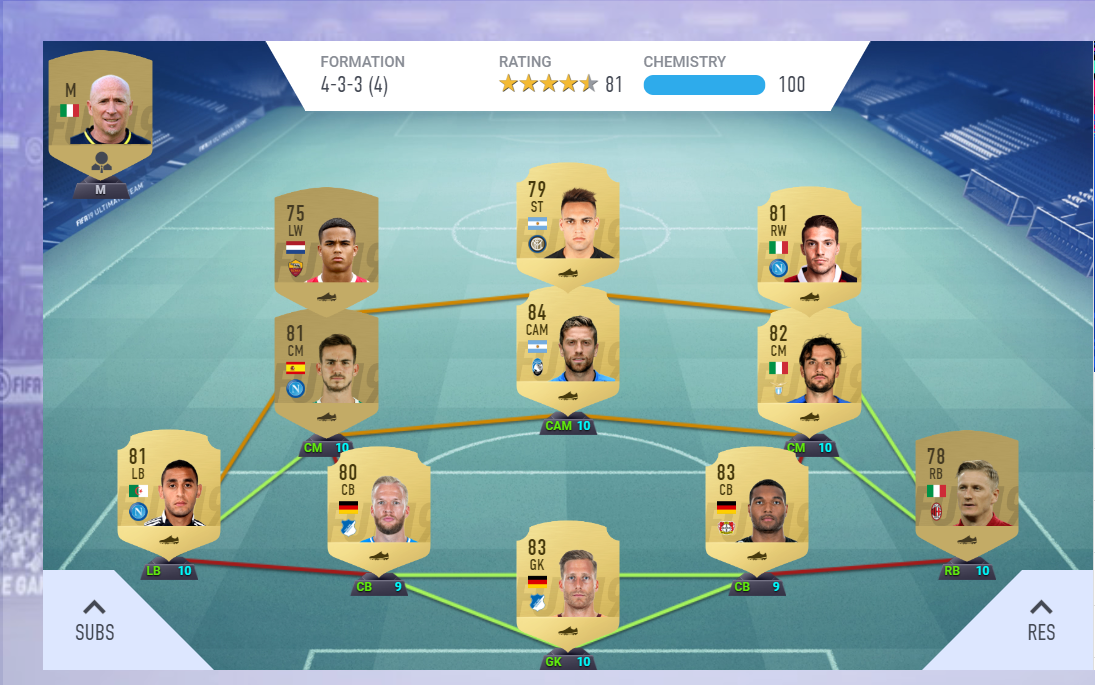Open the SUBS bench panel
Image resolution: width=1095 pixels, height=685 pixels.
pos(95,621)
